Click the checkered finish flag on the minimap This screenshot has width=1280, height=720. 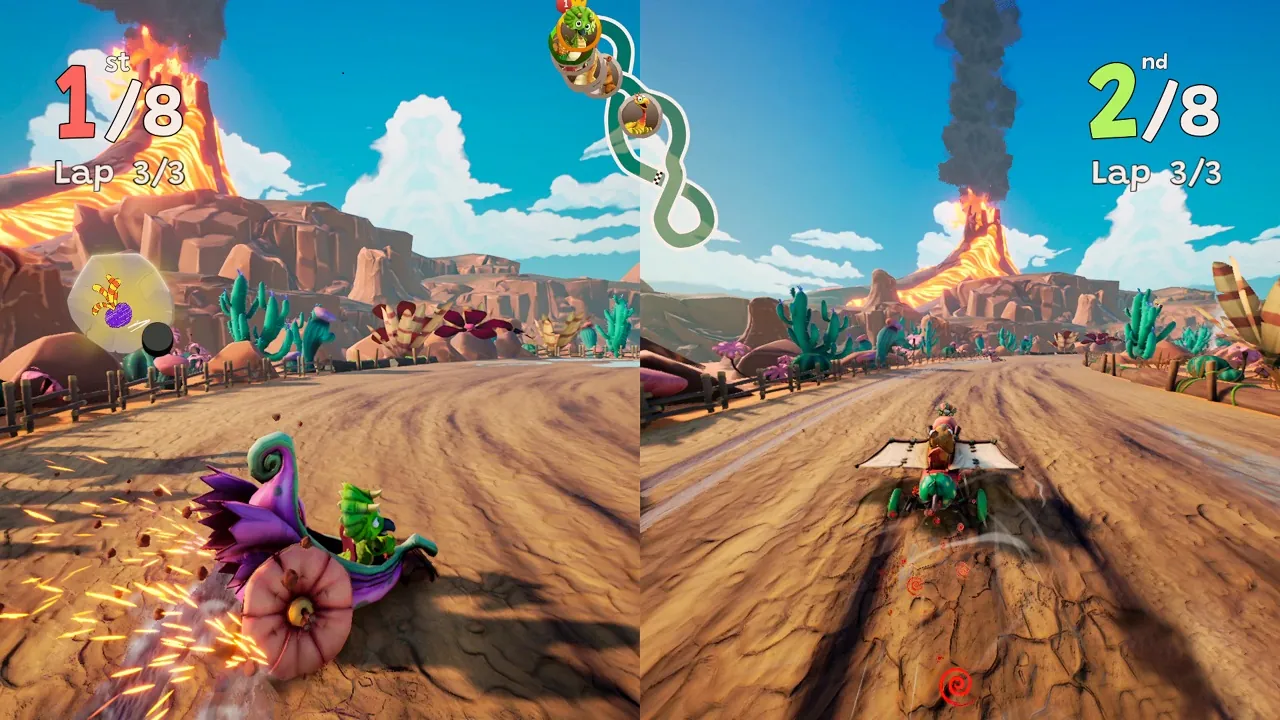point(657,177)
